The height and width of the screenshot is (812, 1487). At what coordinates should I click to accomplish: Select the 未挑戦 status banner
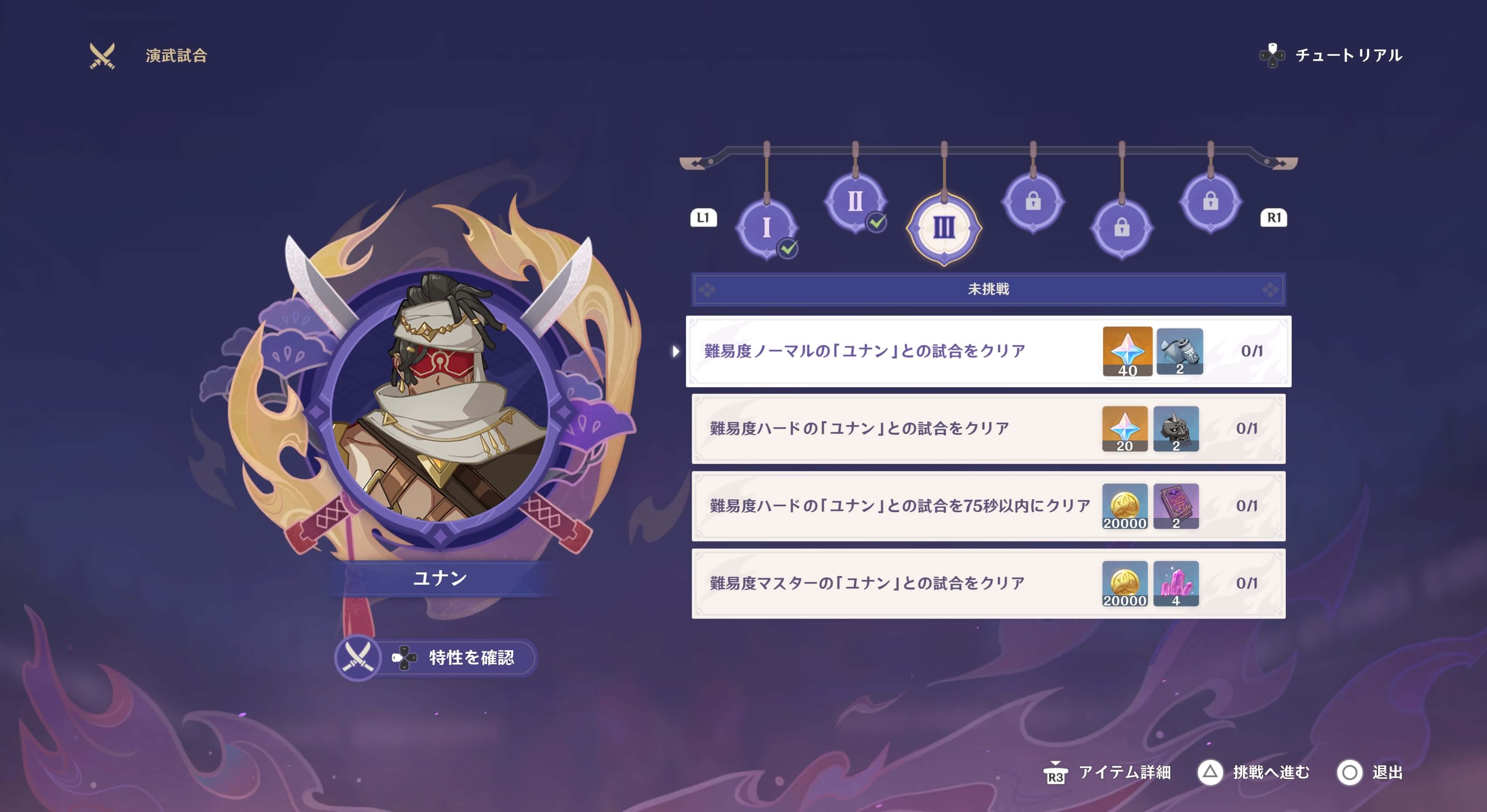[x=987, y=290]
